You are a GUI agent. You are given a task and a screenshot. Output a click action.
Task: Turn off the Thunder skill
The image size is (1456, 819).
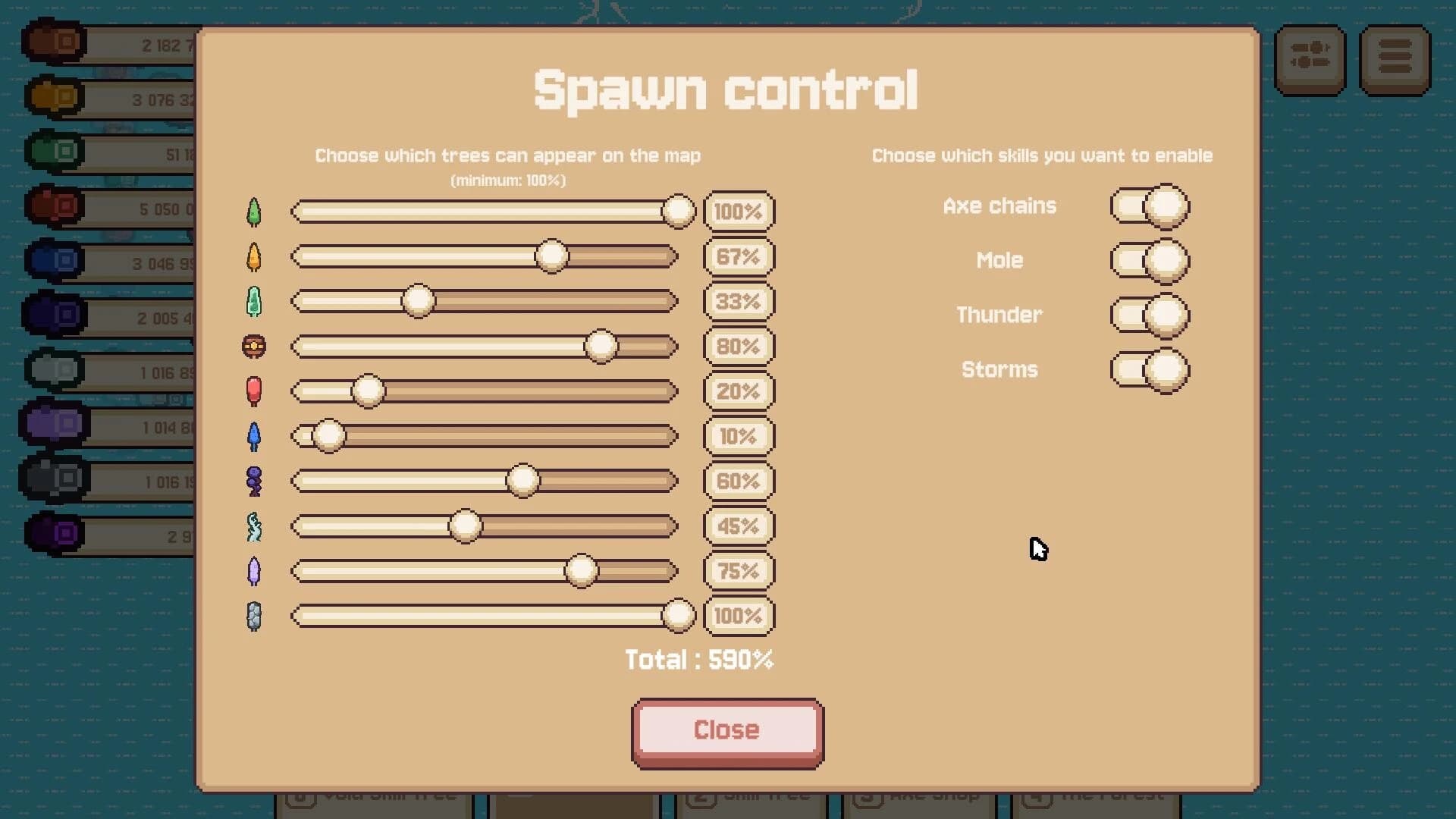pyautogui.click(x=1150, y=315)
